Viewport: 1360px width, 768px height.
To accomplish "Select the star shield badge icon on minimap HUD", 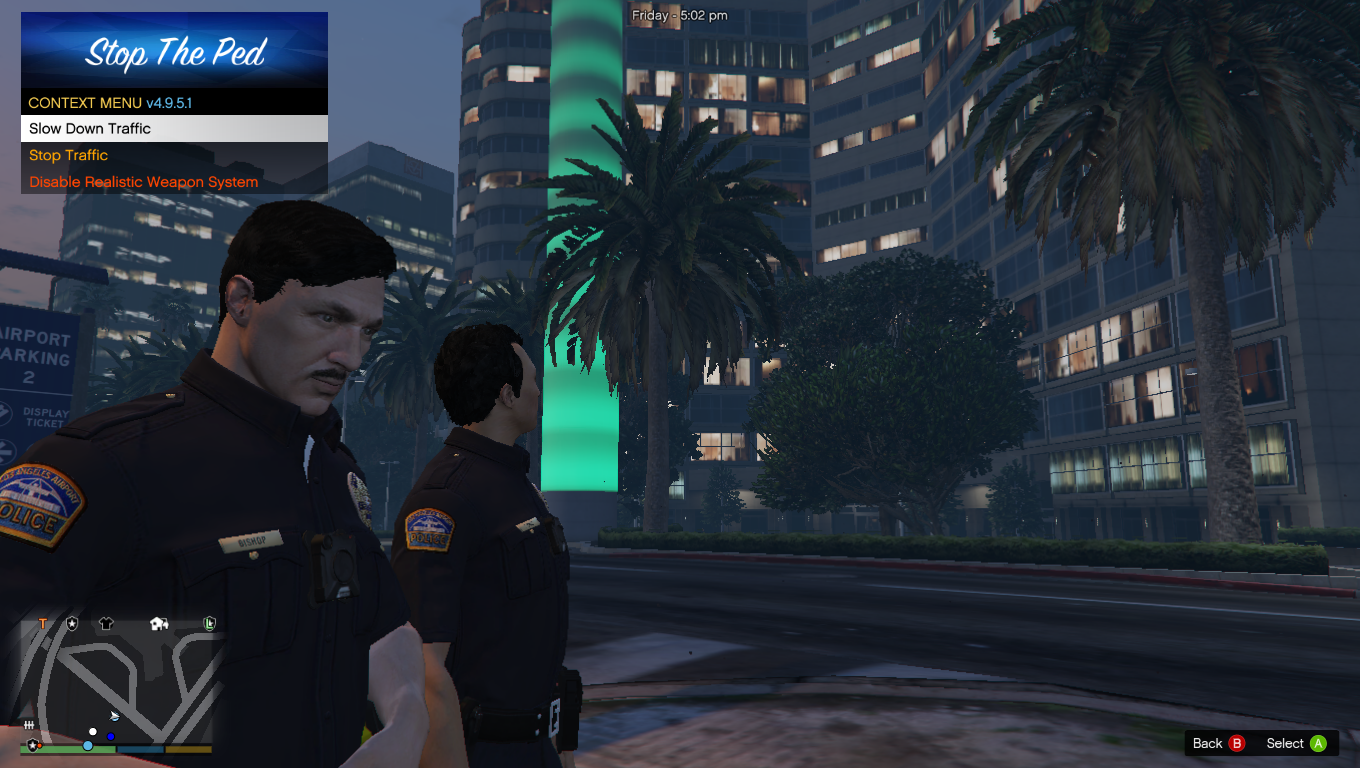I will [x=70, y=623].
